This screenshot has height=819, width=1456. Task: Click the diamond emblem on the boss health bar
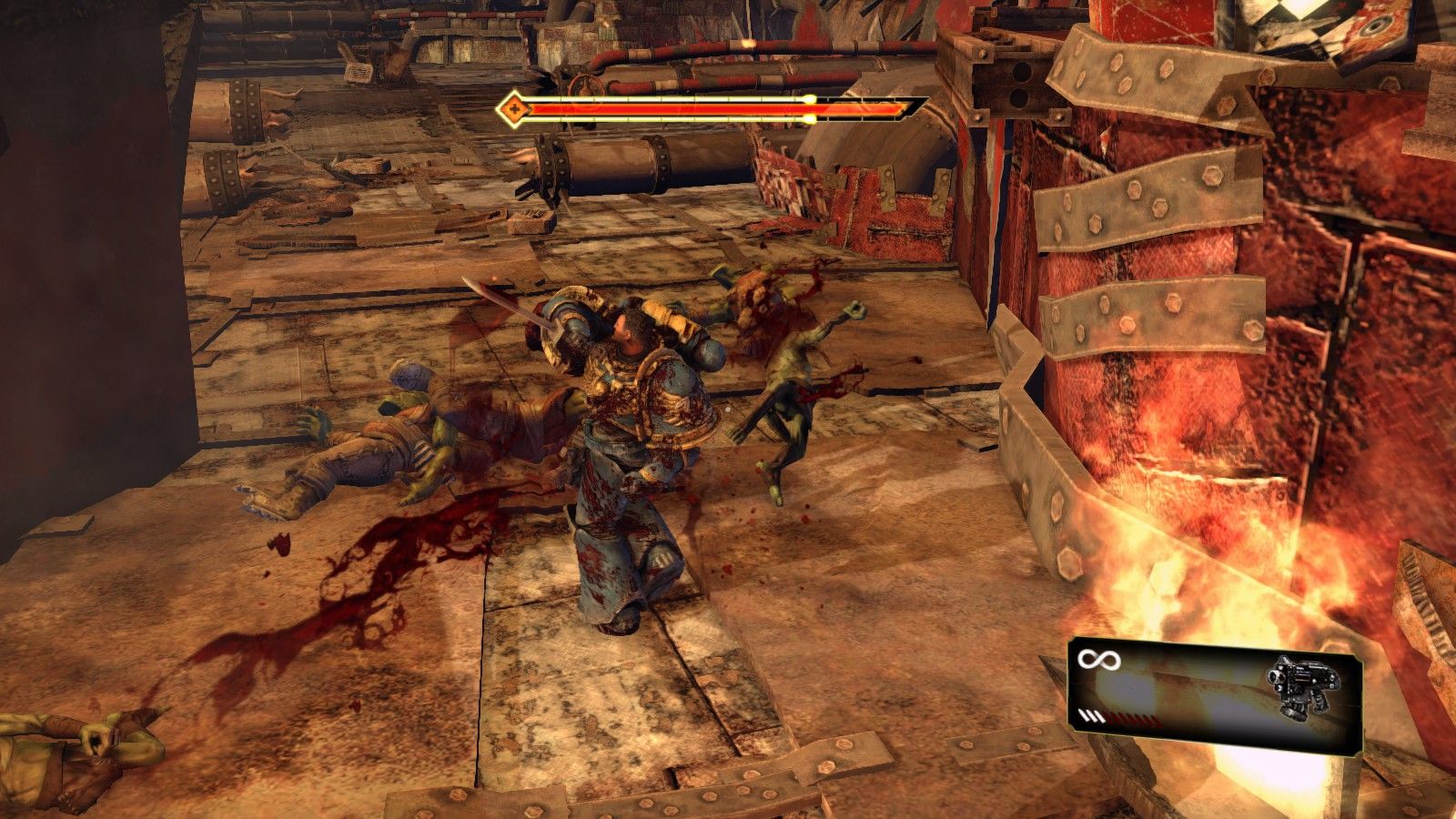(x=515, y=109)
